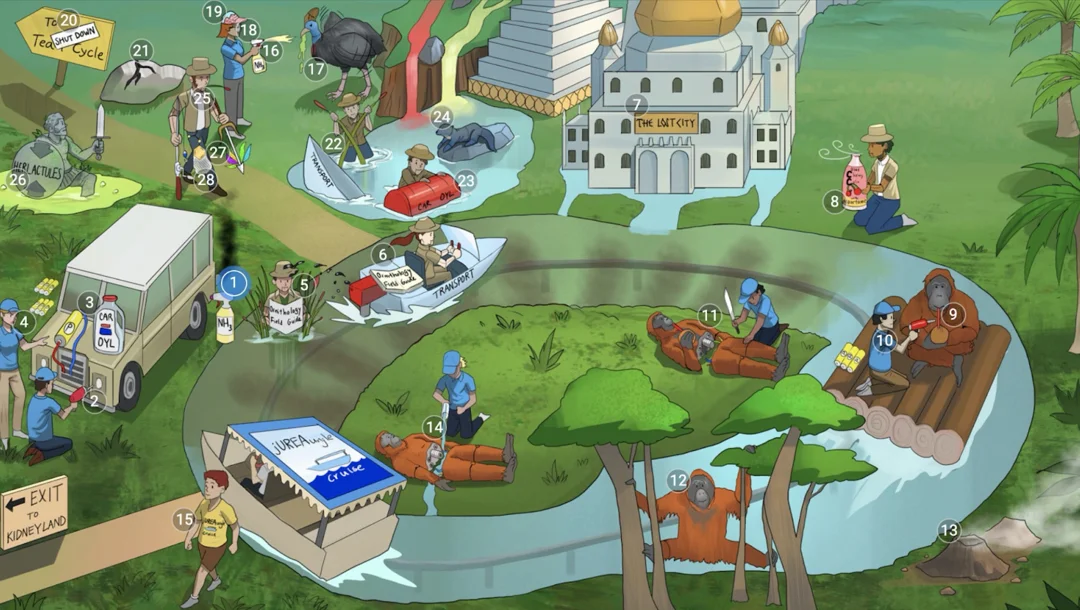Click marker 10 on the raft worker
Image resolution: width=1080 pixels, height=610 pixels.
click(883, 340)
